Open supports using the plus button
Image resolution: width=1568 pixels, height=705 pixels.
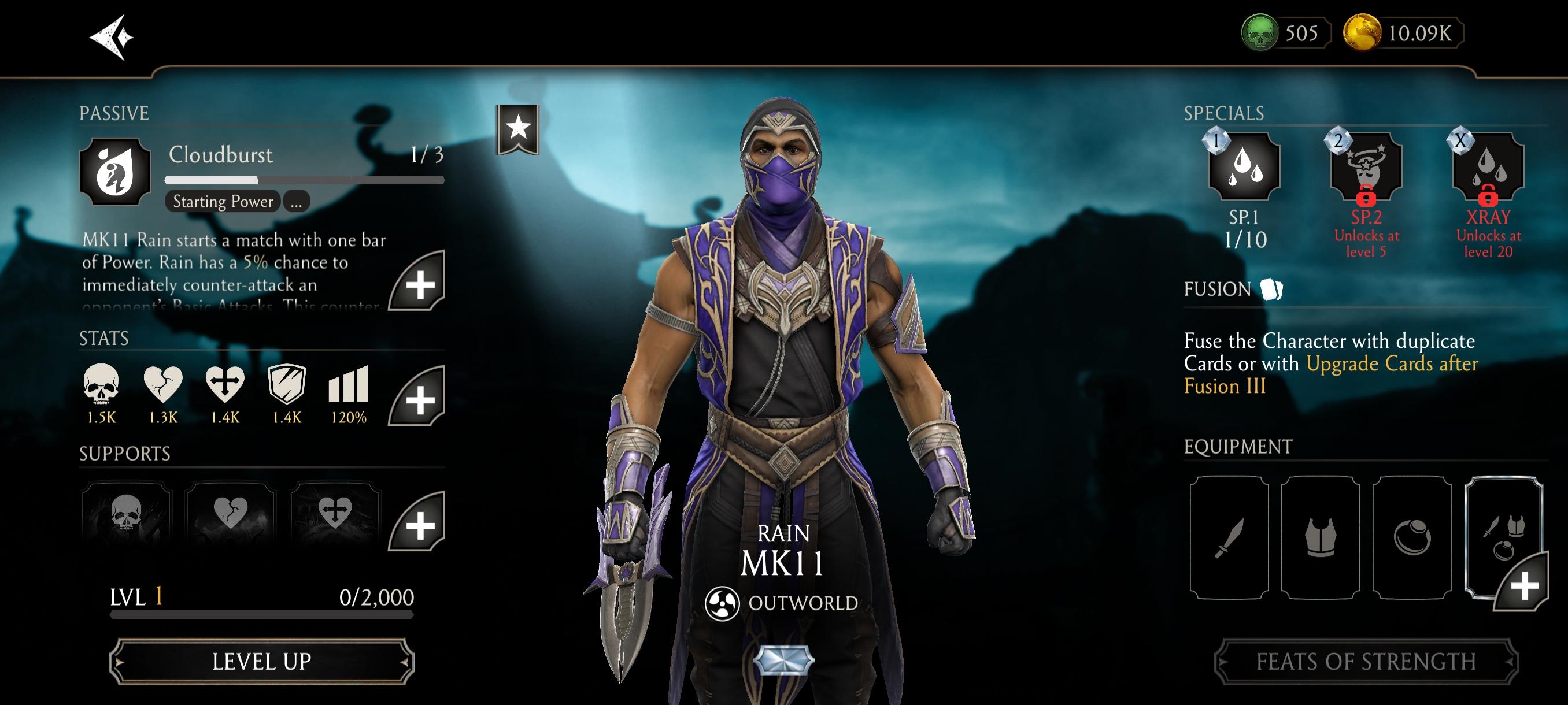tap(418, 523)
